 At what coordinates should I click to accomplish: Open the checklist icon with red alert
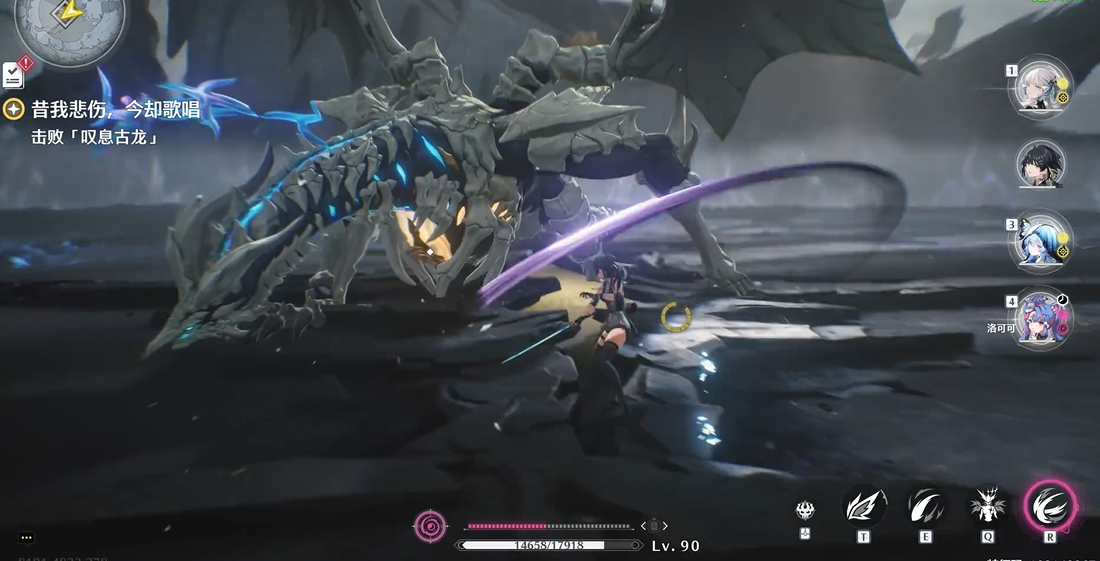(14, 73)
